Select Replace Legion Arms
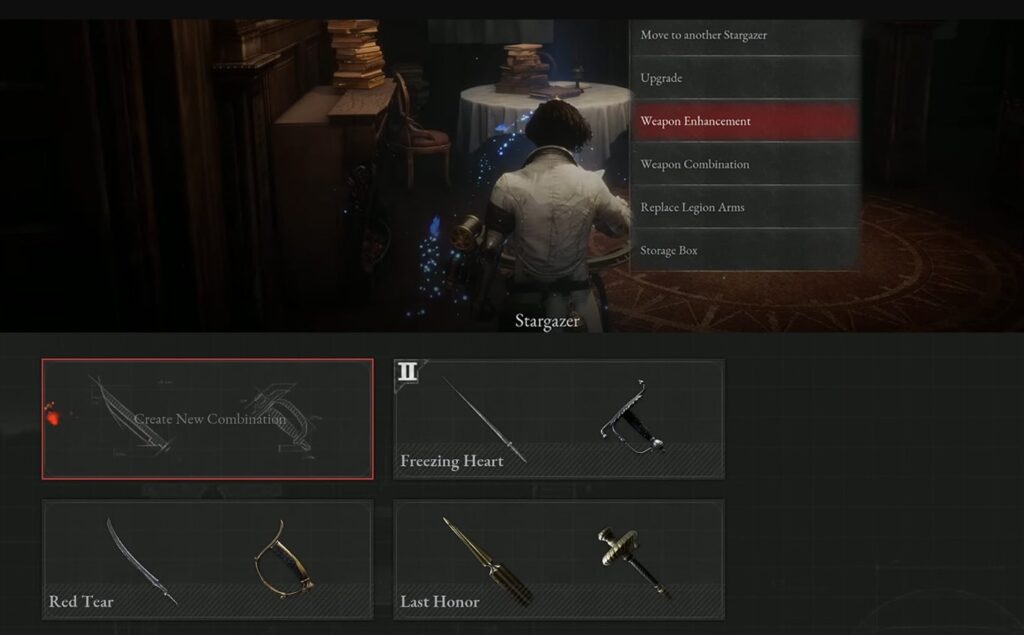The height and width of the screenshot is (635, 1024). click(745, 207)
